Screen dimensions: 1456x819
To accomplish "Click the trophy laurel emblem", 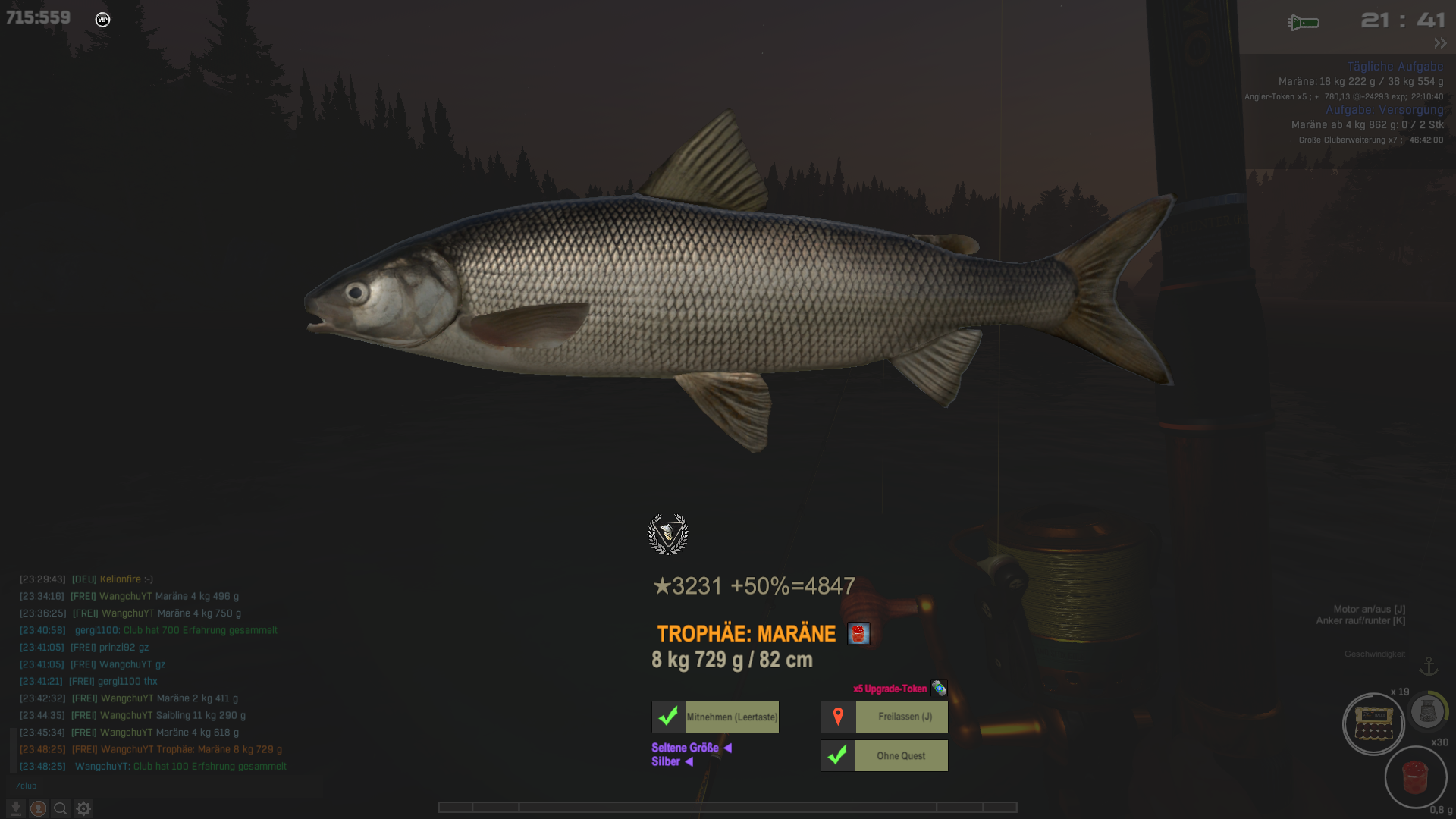I will [668, 534].
